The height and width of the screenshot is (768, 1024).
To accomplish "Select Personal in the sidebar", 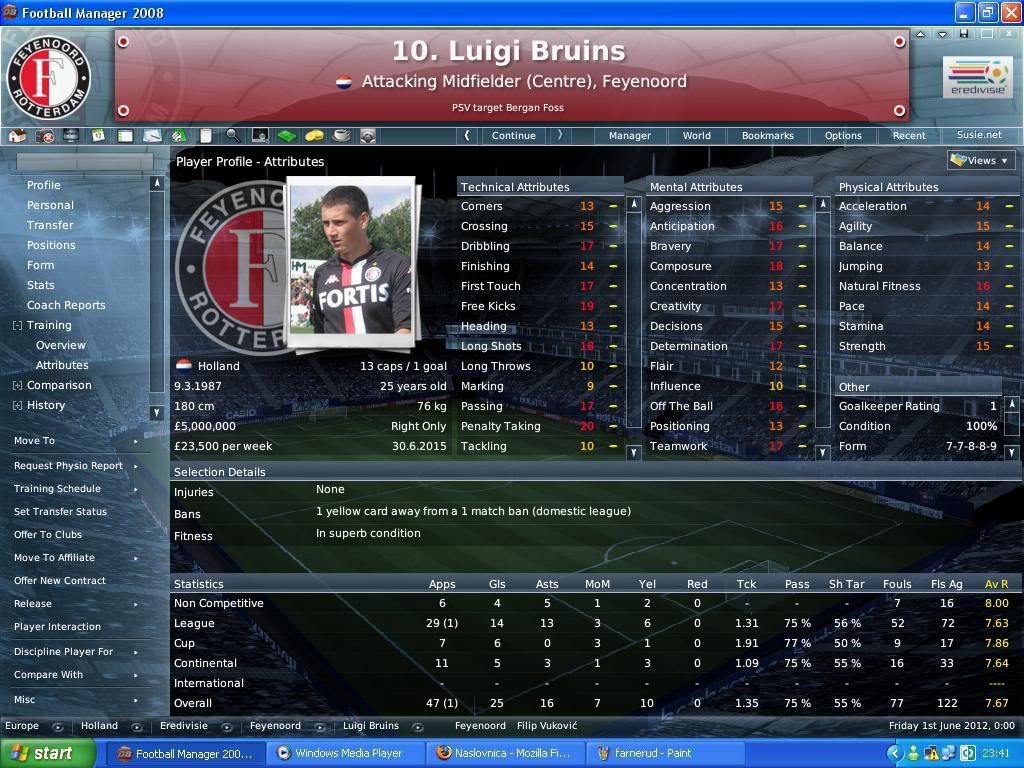I will 50,205.
